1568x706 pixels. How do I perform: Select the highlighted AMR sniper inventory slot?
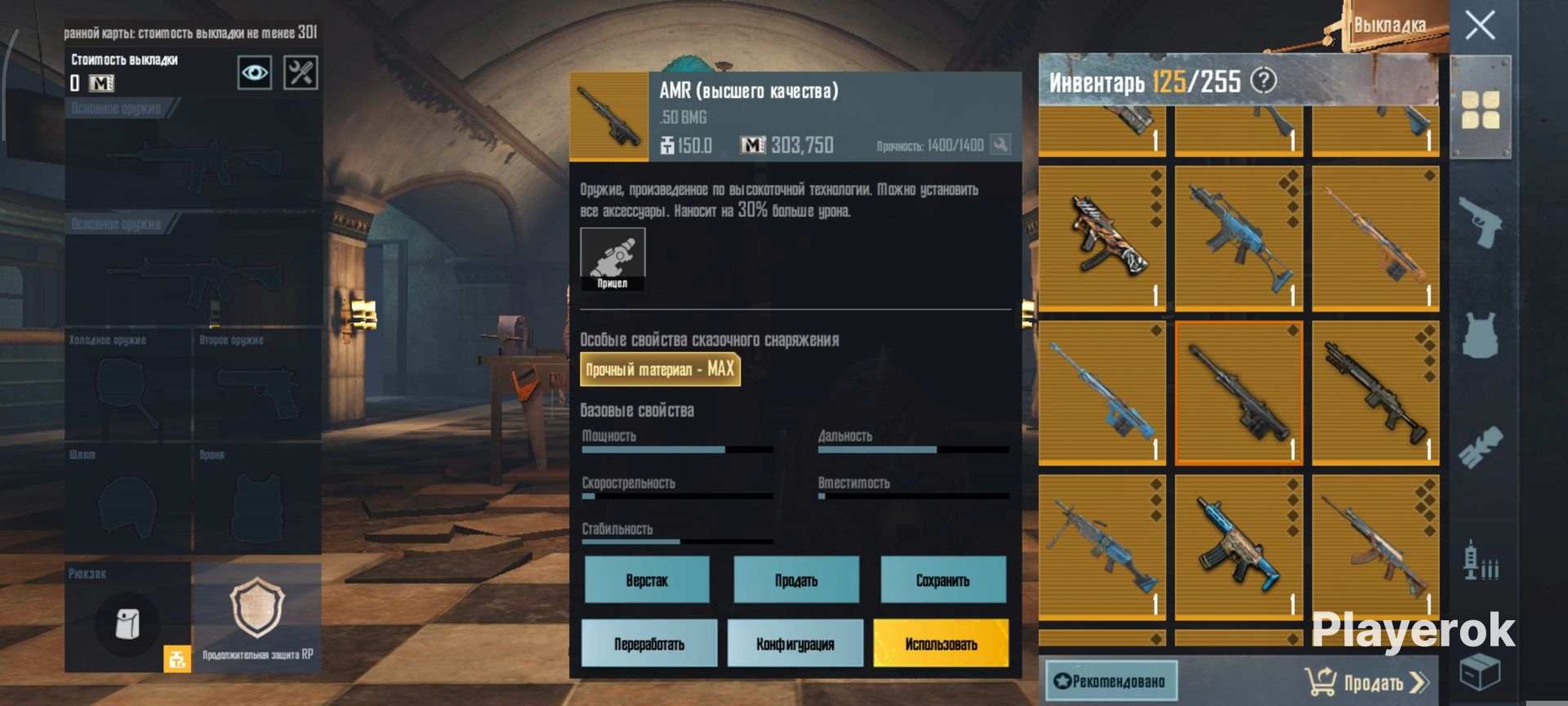click(x=1239, y=393)
